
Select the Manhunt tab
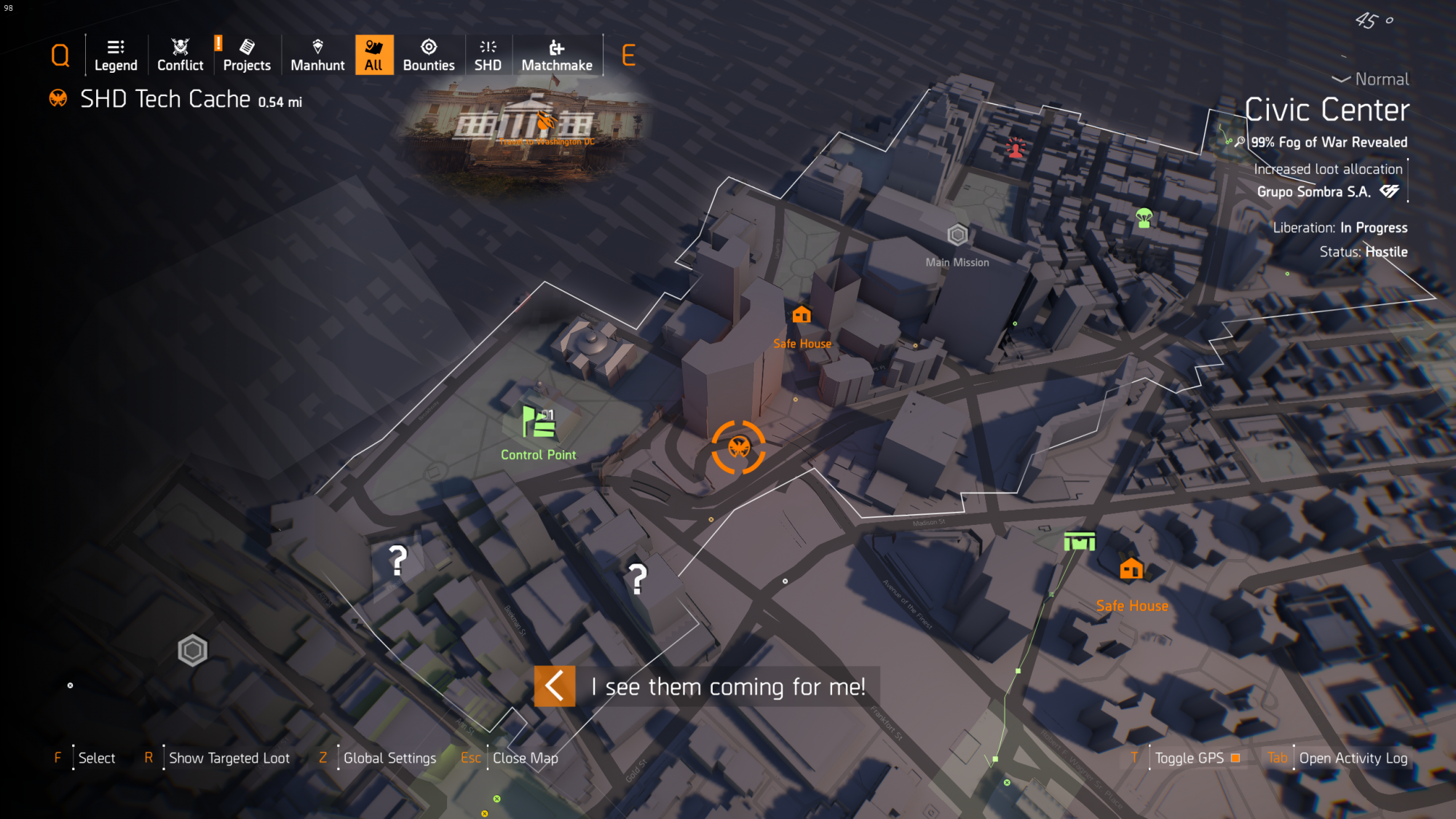[x=317, y=55]
